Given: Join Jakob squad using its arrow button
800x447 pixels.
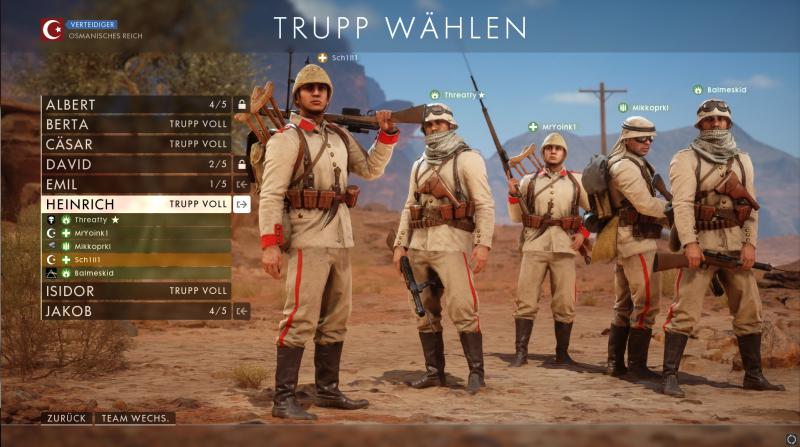Looking at the screenshot, I should [242, 311].
